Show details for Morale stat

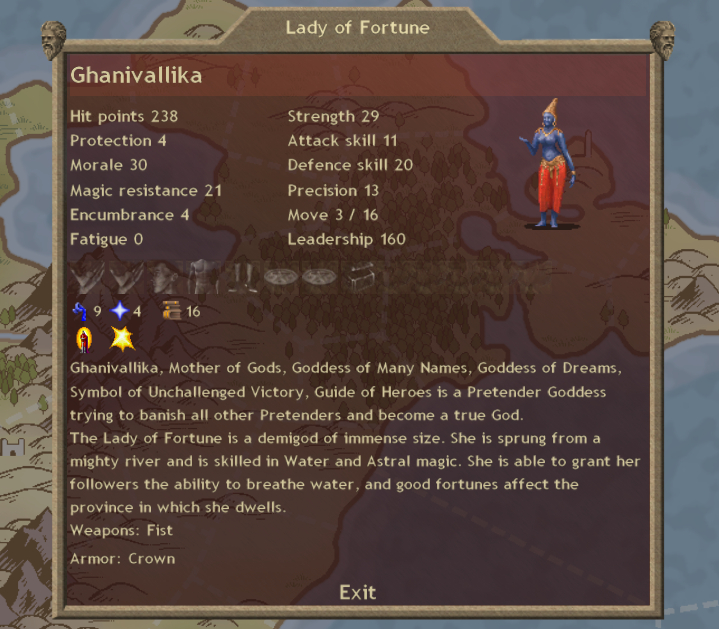click(108, 165)
